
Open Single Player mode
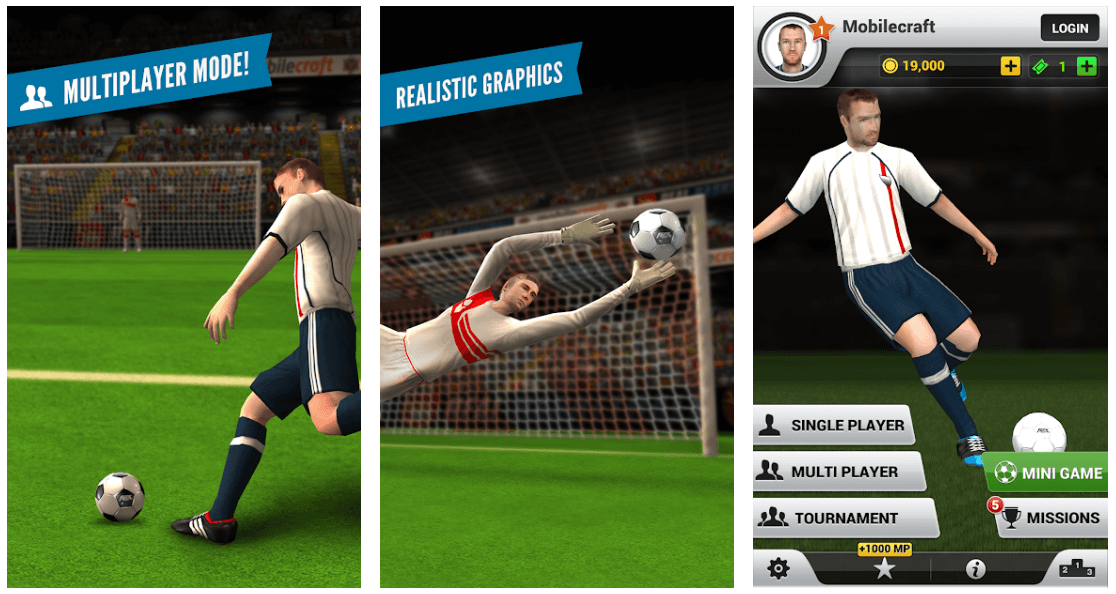pyautogui.click(x=834, y=425)
